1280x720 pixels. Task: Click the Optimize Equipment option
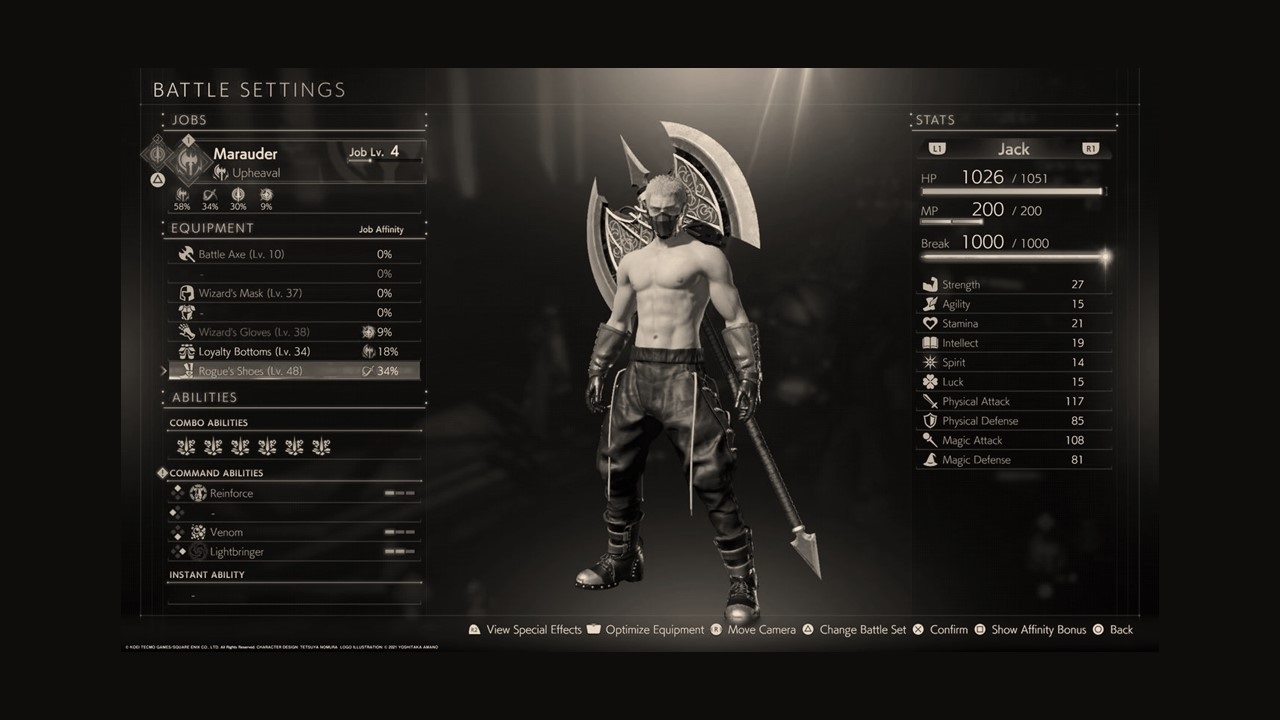tap(654, 630)
